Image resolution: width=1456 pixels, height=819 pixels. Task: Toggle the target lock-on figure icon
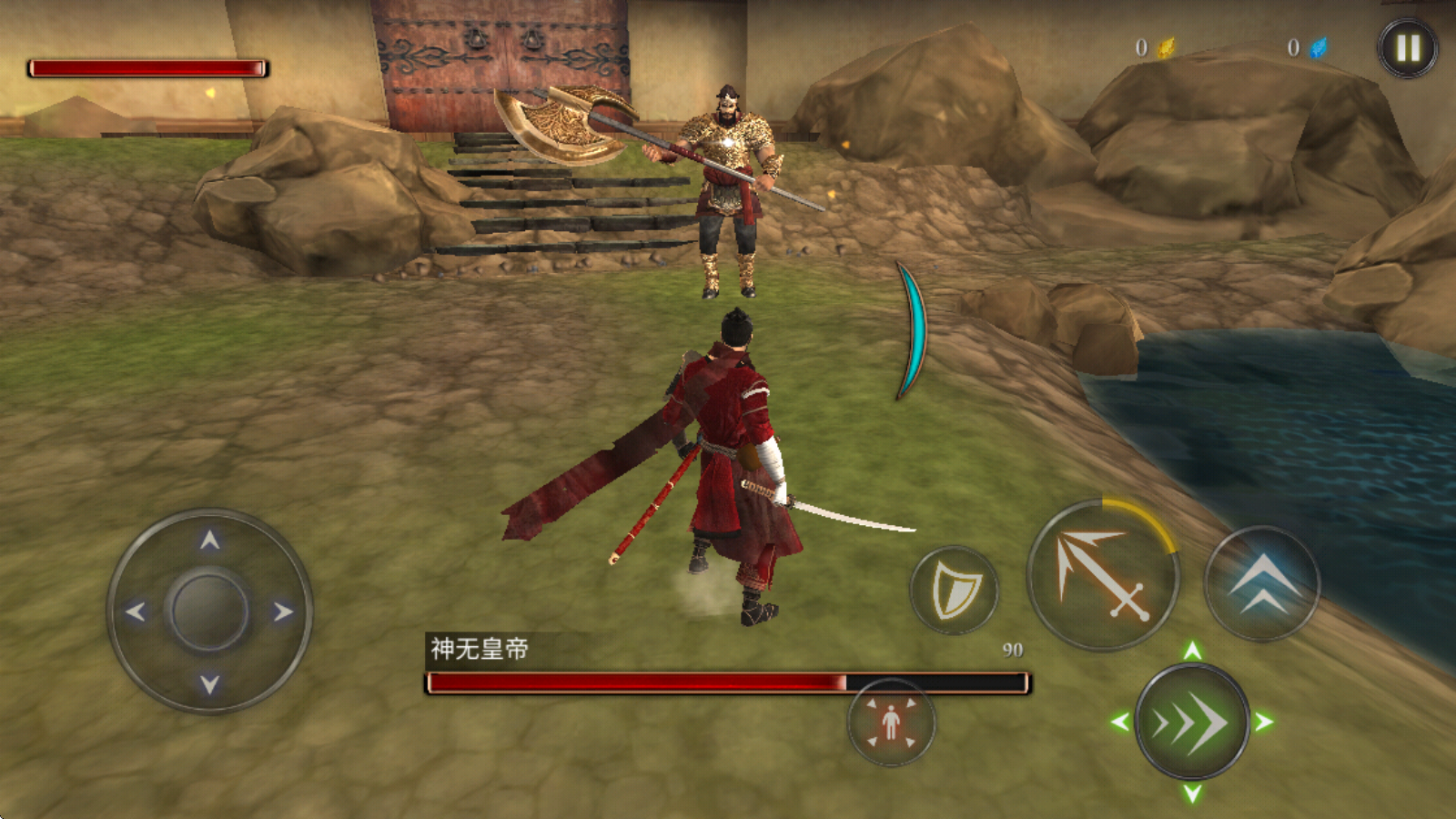[x=891, y=723]
